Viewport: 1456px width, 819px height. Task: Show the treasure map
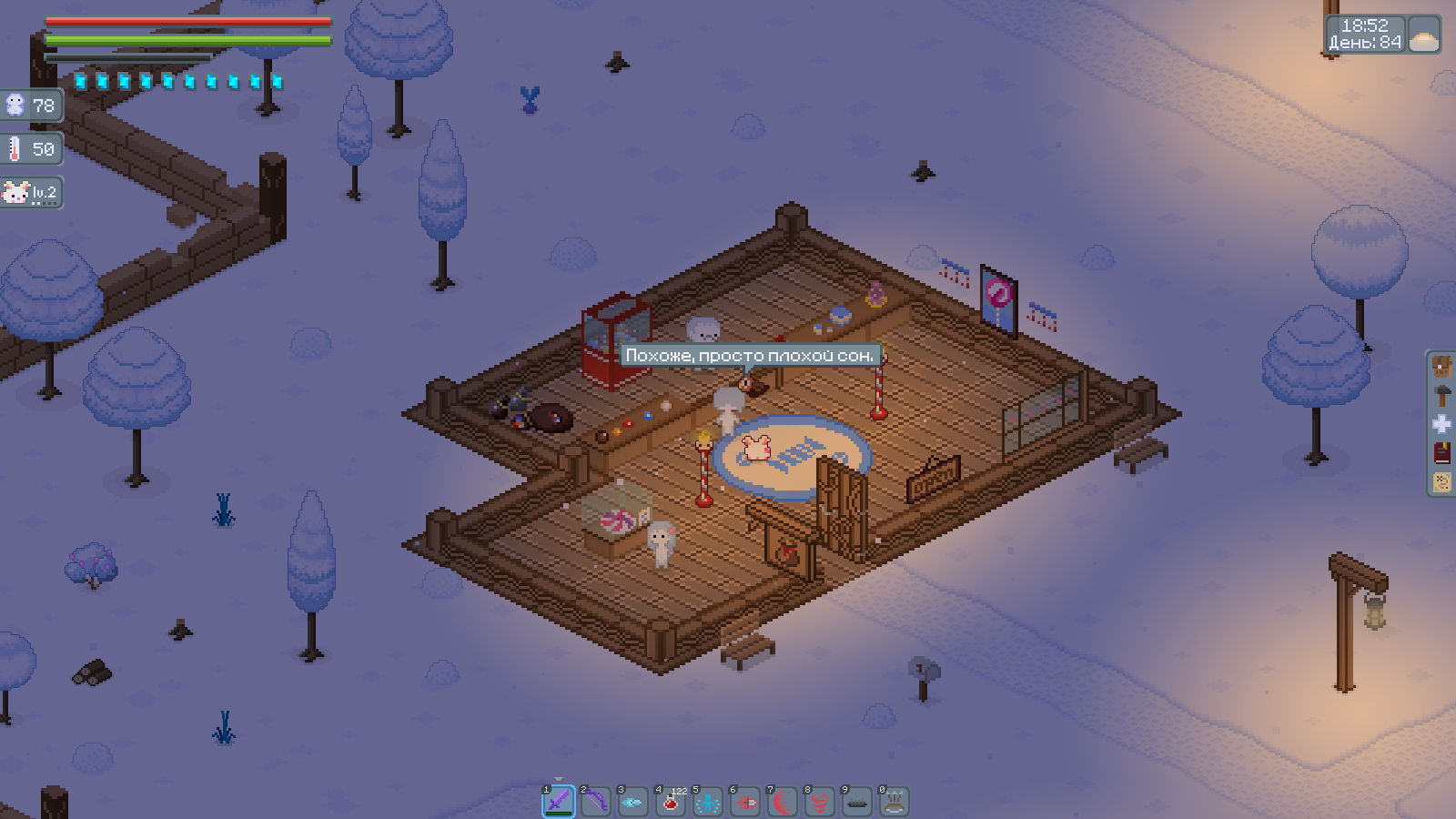pos(1442,481)
